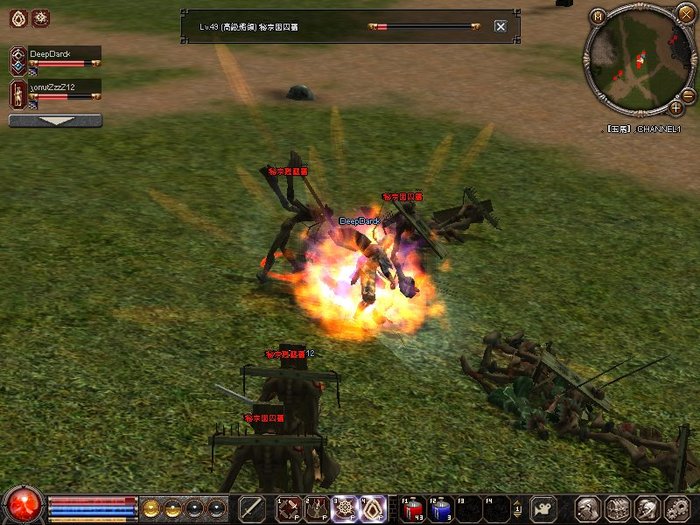700x525 pixels.
Task: Click the red orb at bottom-left
Action: tap(22, 505)
